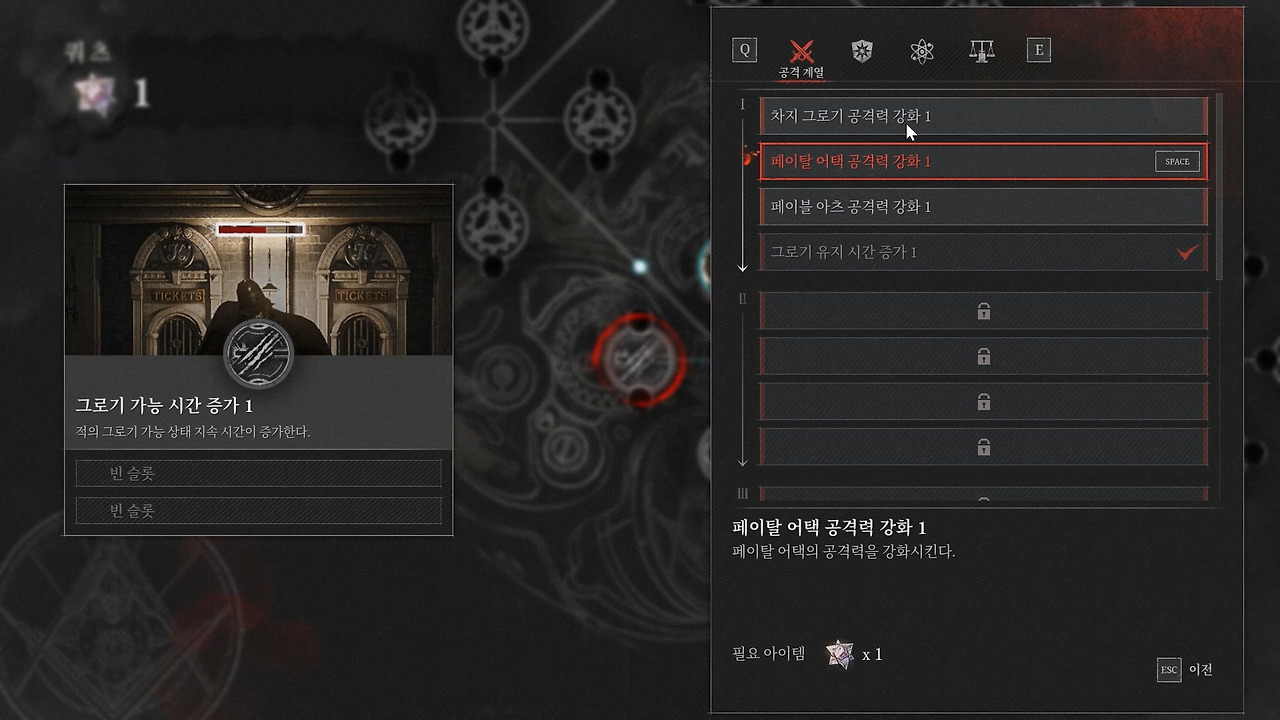Open the shield defense category
Screen dimensions: 1280x720
click(x=861, y=50)
